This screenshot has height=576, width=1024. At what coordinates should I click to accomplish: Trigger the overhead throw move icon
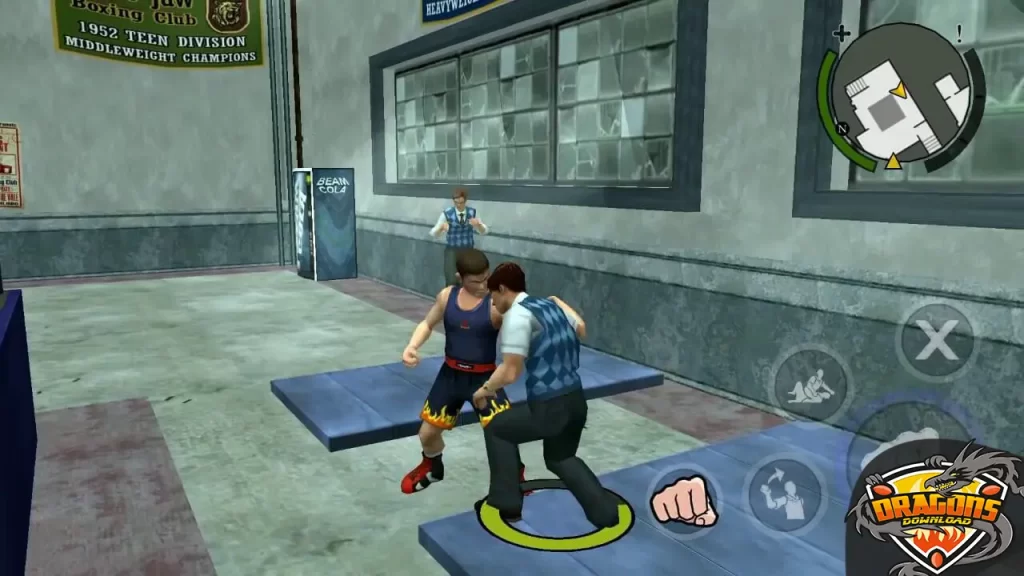[x=784, y=492]
